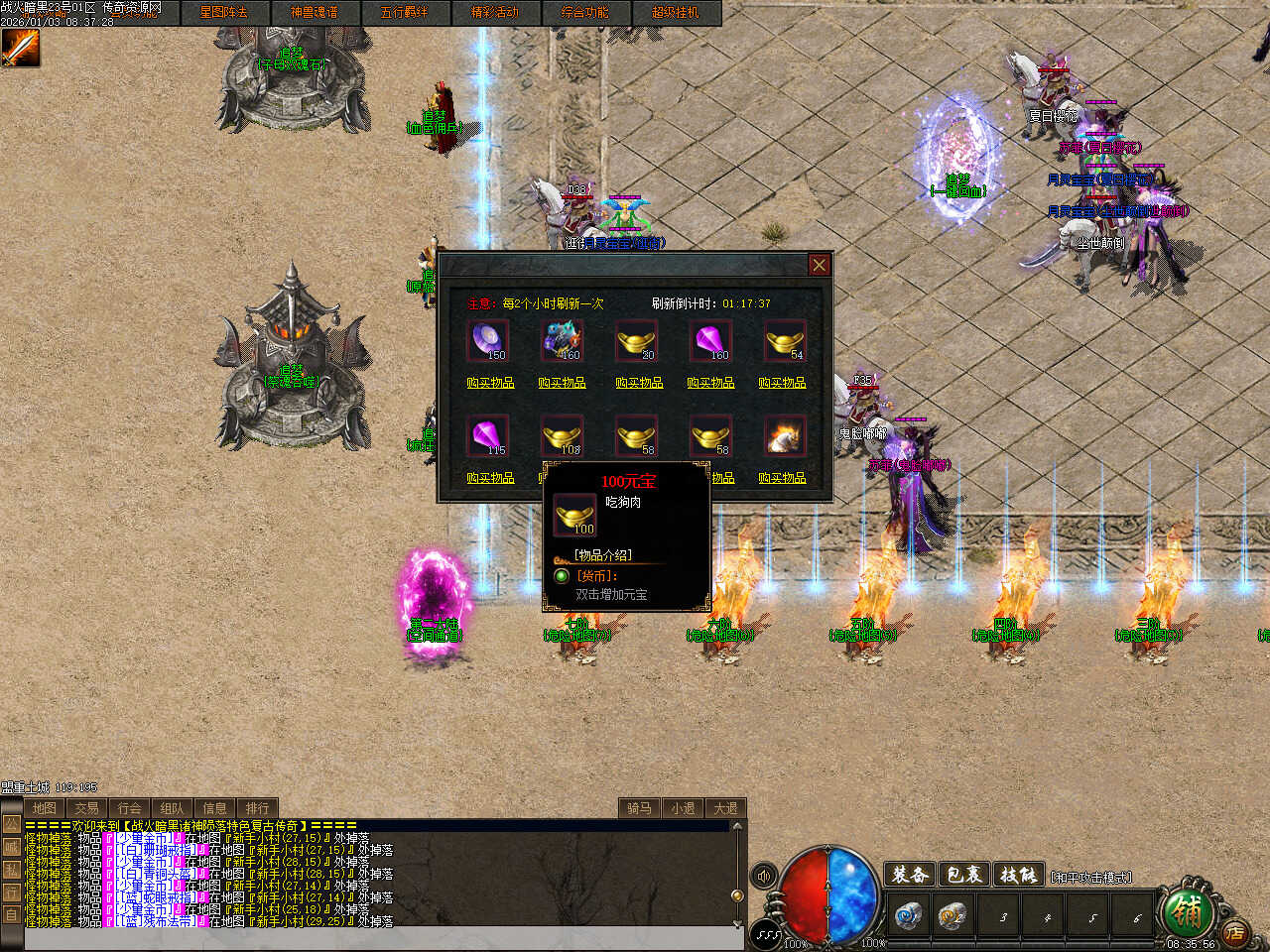Screen dimensions: 1270x952
Task: Open the 包裹 inventory bag
Action: pos(963,875)
